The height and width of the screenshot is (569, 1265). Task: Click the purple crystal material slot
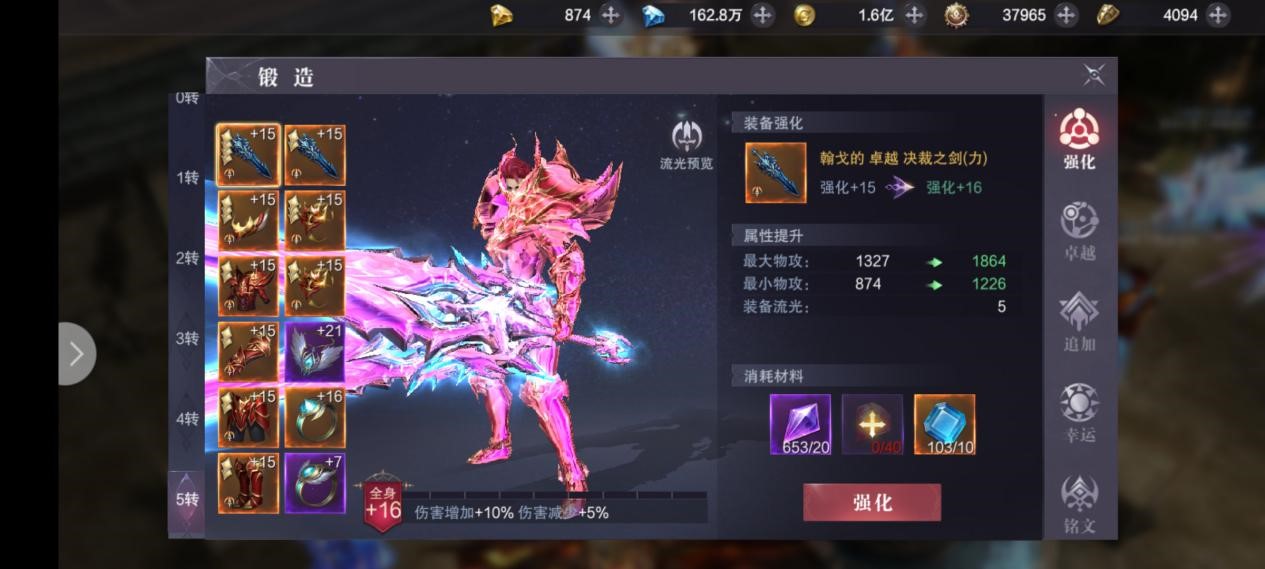(800, 424)
